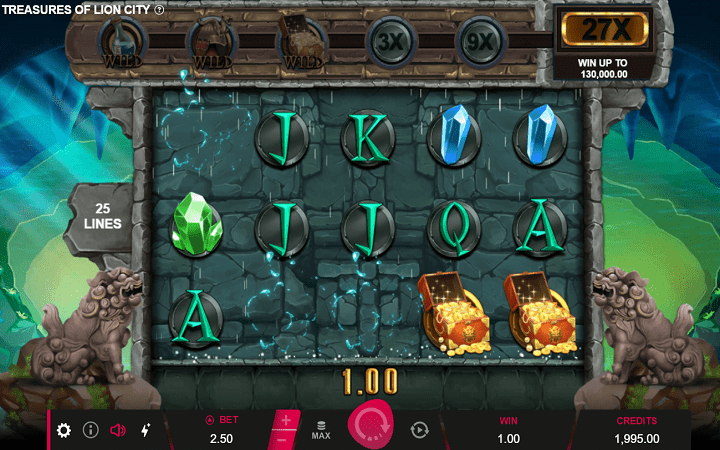Decrease the bet with the minus button

pos(282,440)
